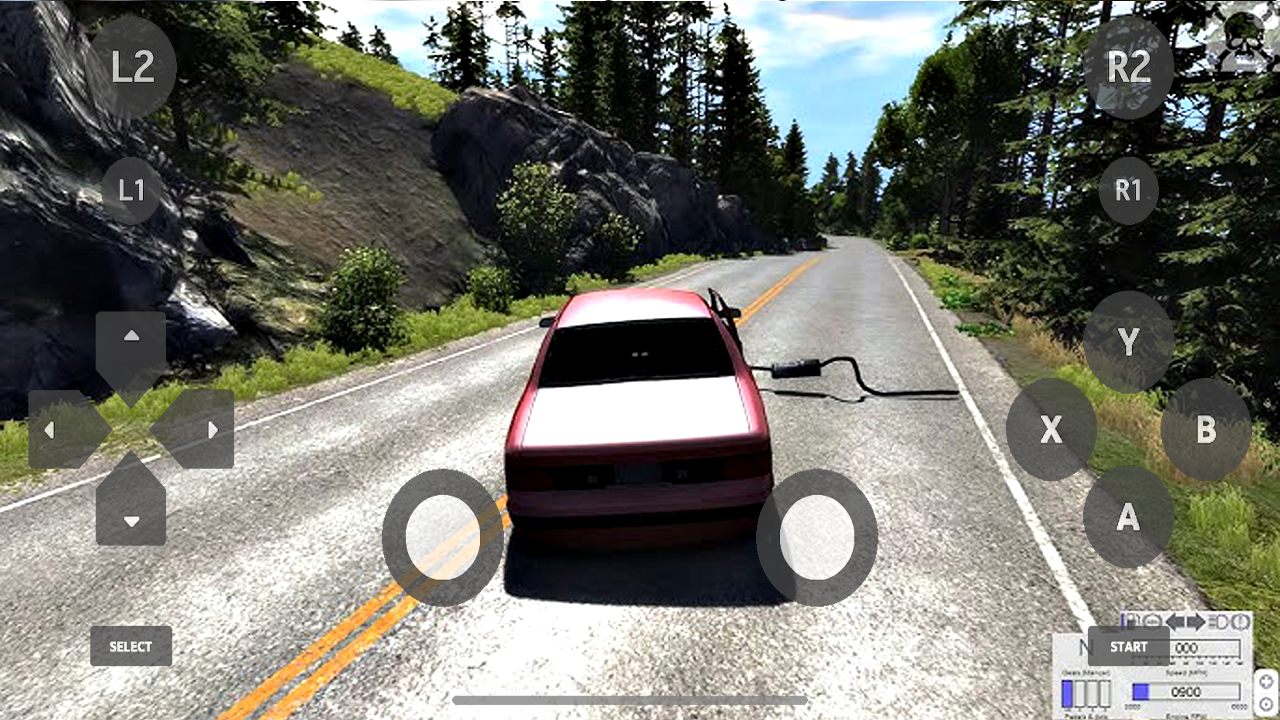Tap the R2 virtual trigger button

tap(1129, 67)
